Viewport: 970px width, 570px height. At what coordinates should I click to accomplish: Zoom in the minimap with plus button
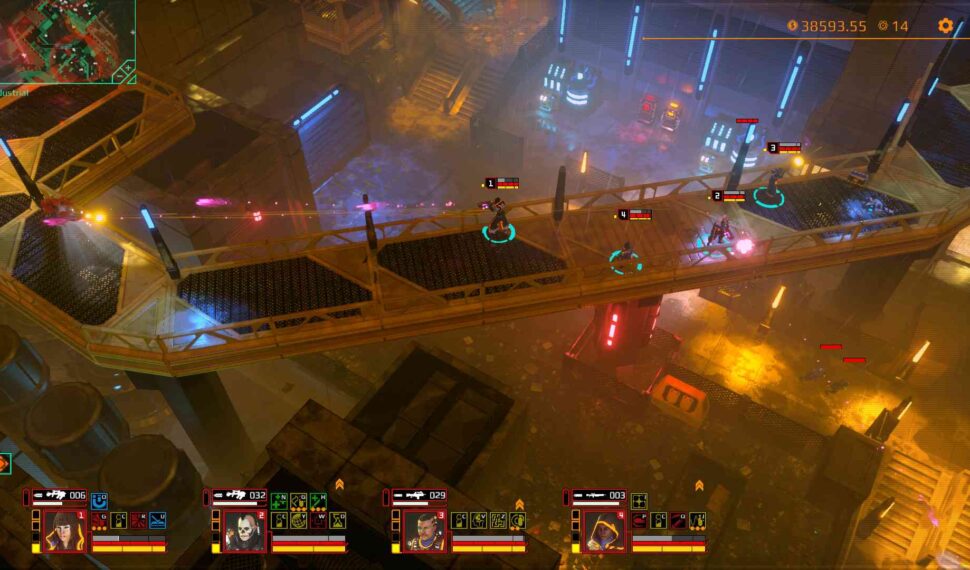coord(127,68)
